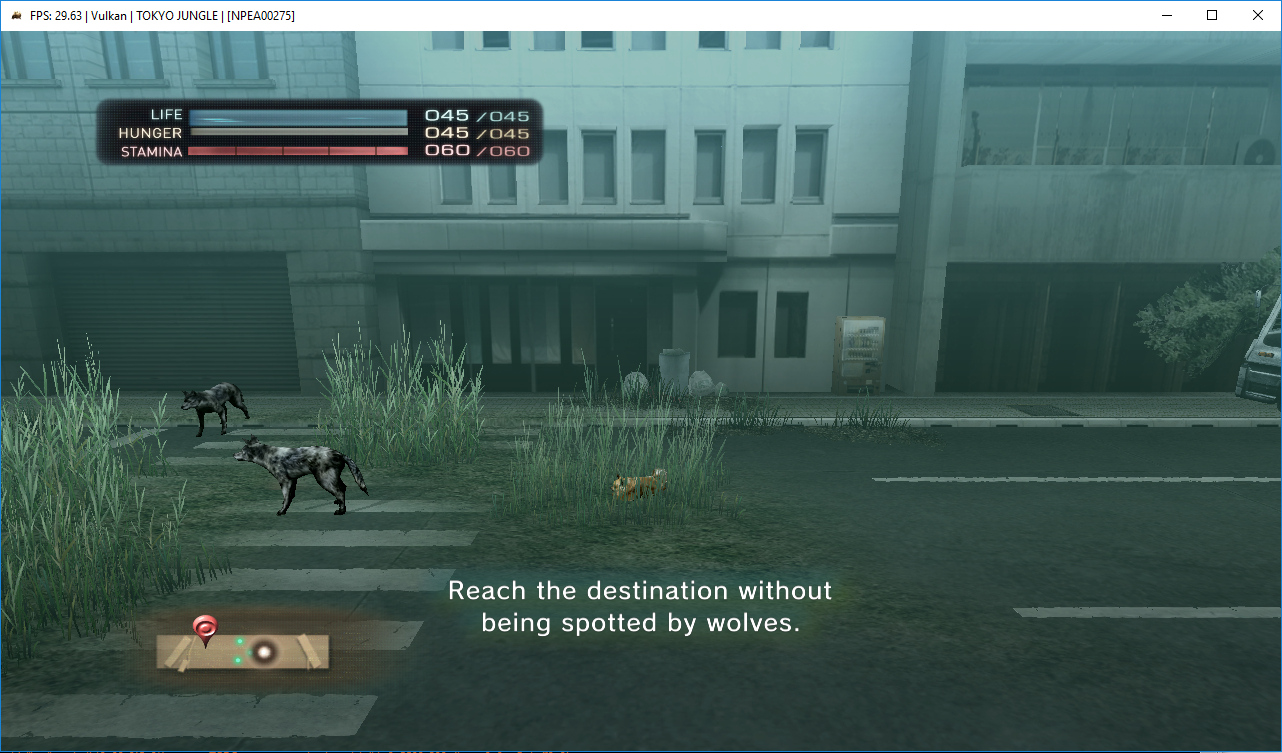1282x753 pixels.
Task: Maximize the emulator window
Action: click(x=1212, y=15)
